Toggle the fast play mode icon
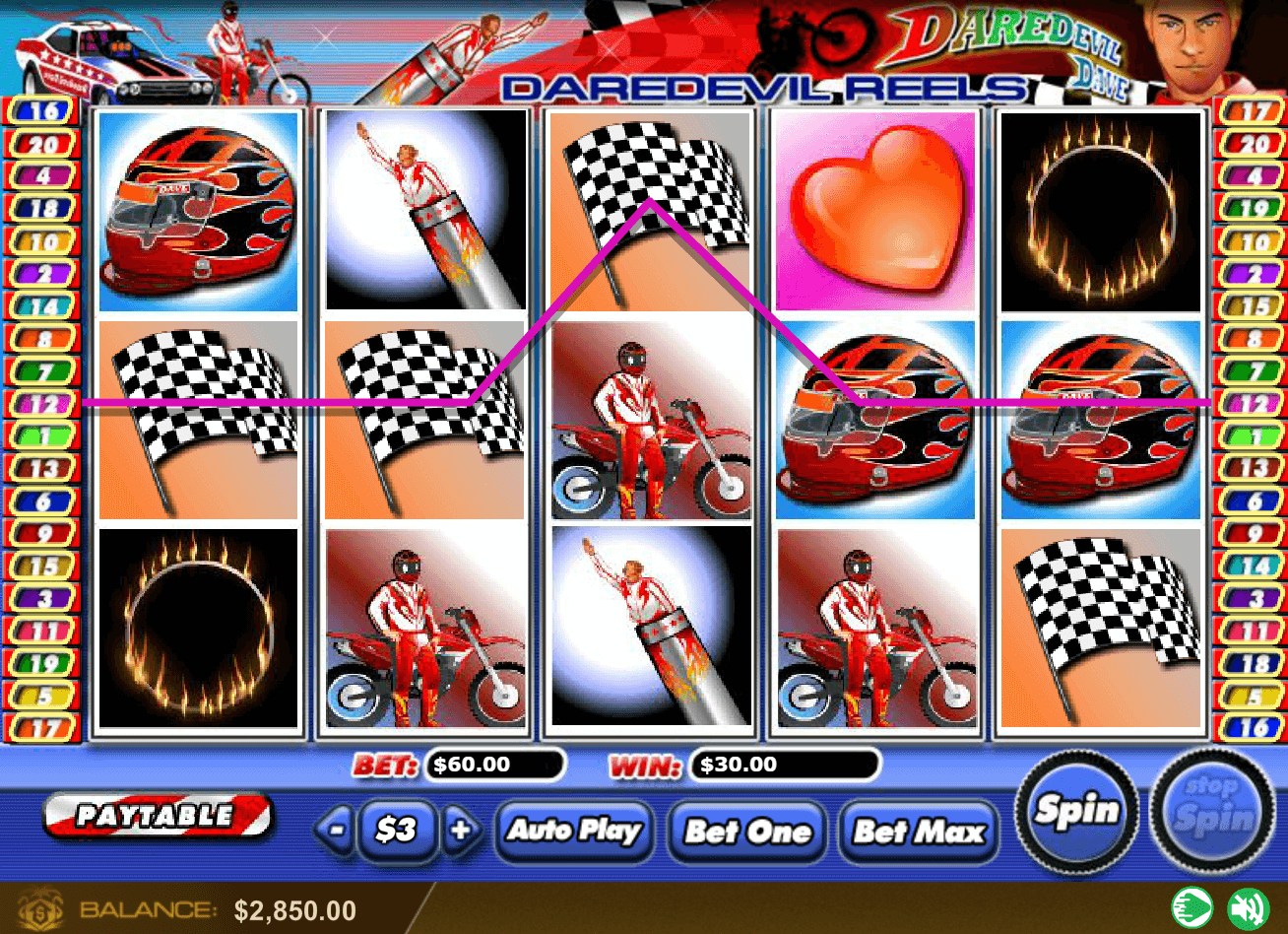1288x934 pixels. tap(1191, 907)
